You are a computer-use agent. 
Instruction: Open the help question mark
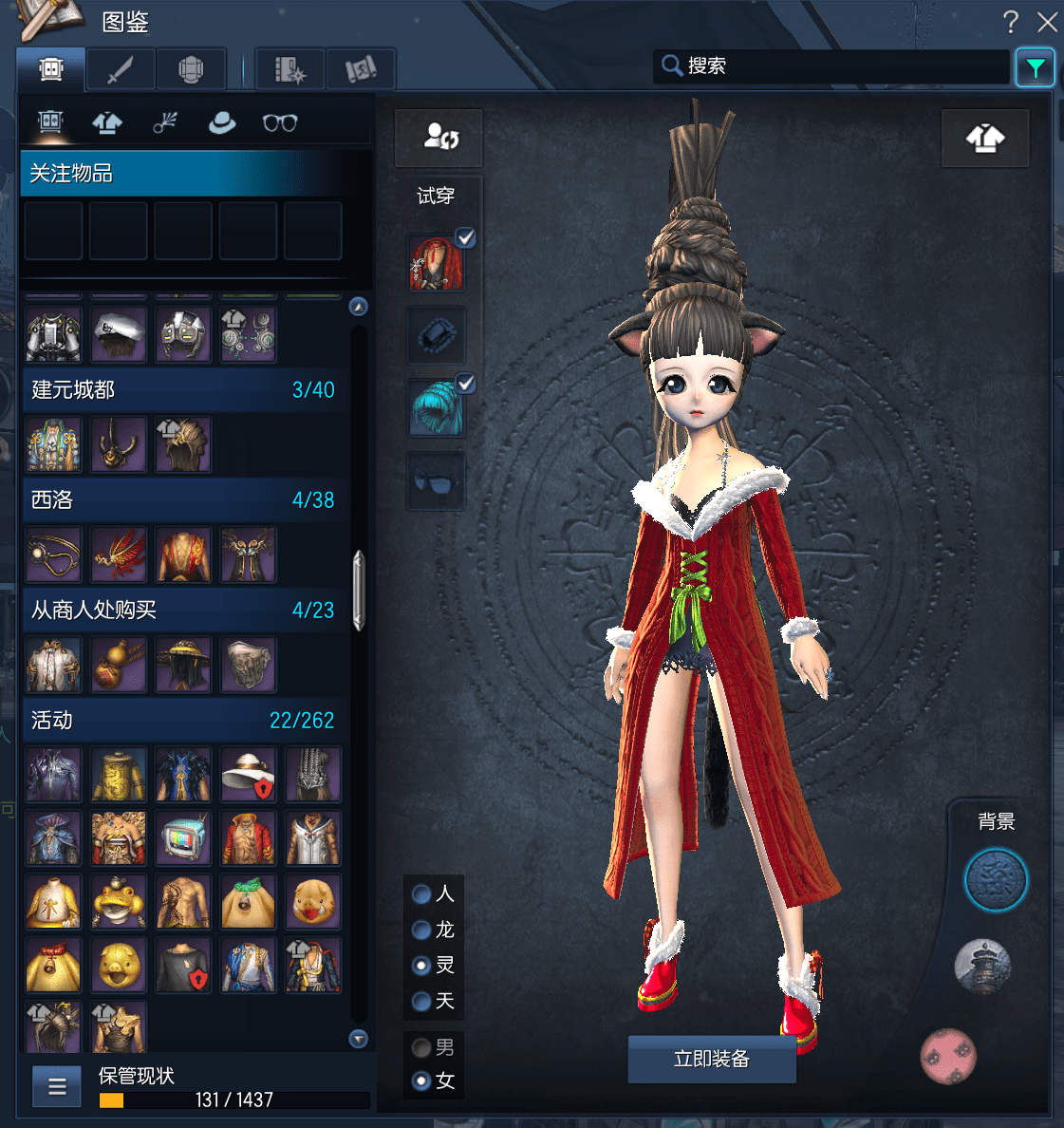tap(1011, 22)
